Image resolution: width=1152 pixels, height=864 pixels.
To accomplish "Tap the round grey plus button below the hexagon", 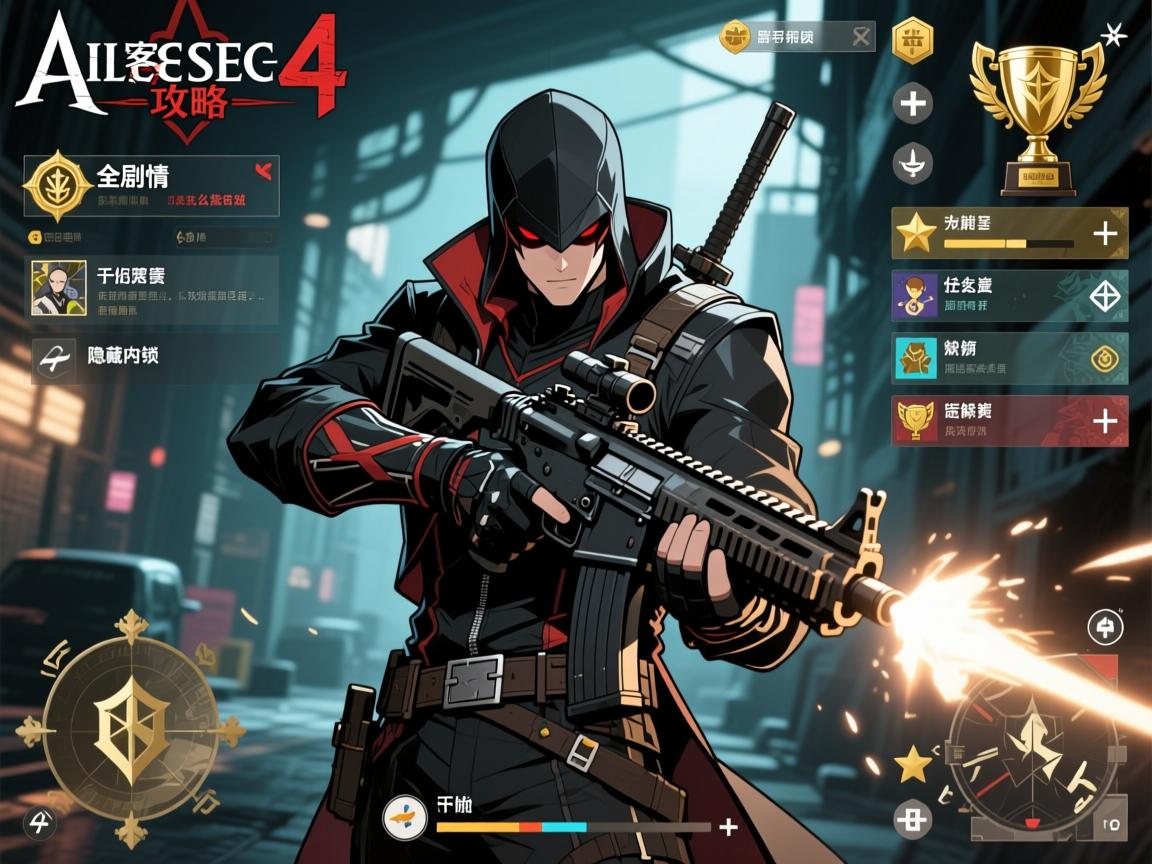I will (x=912, y=103).
